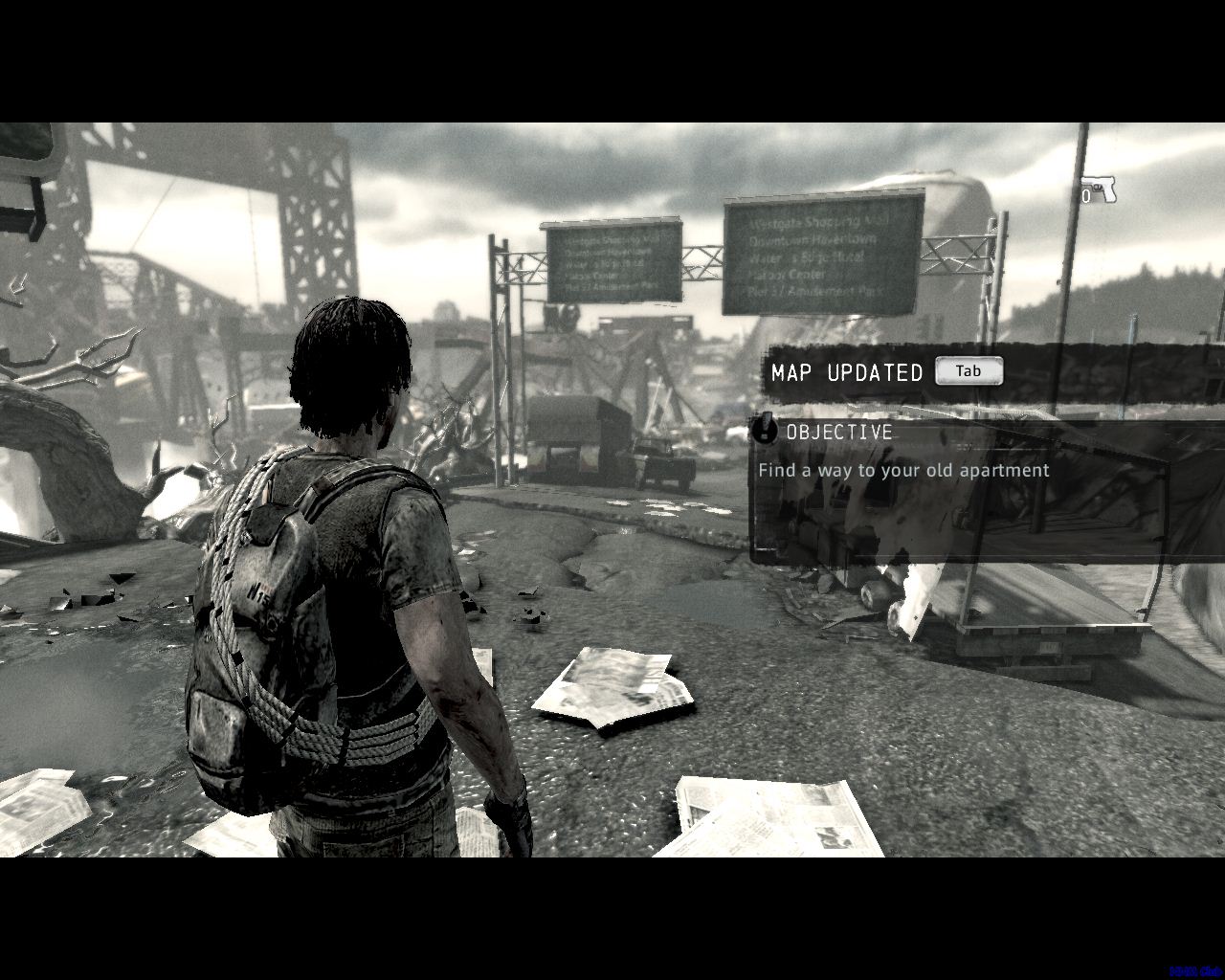
Task: Click the pistol weapon icon
Action: pos(1099,189)
